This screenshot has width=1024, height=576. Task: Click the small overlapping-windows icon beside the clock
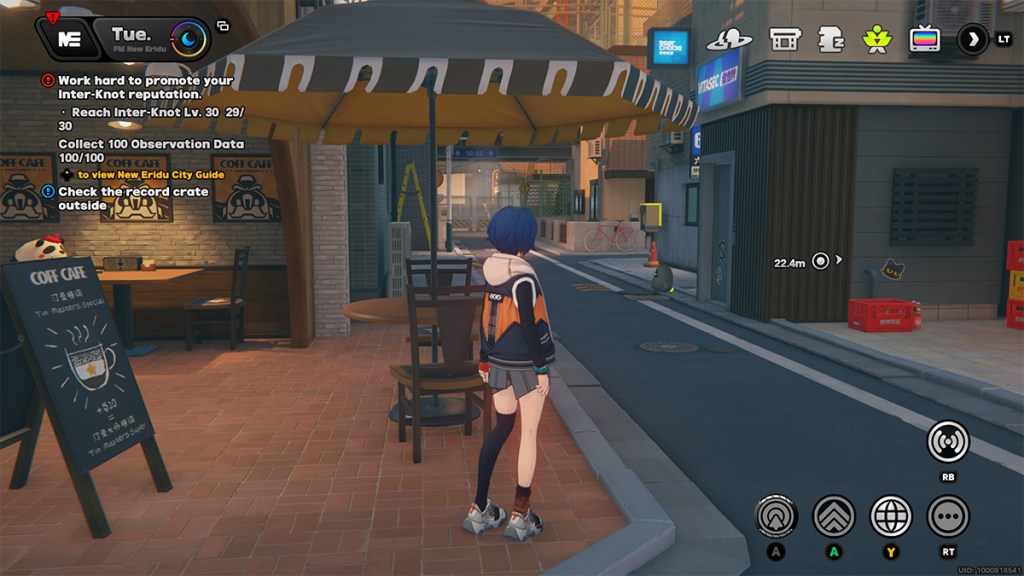click(x=223, y=26)
